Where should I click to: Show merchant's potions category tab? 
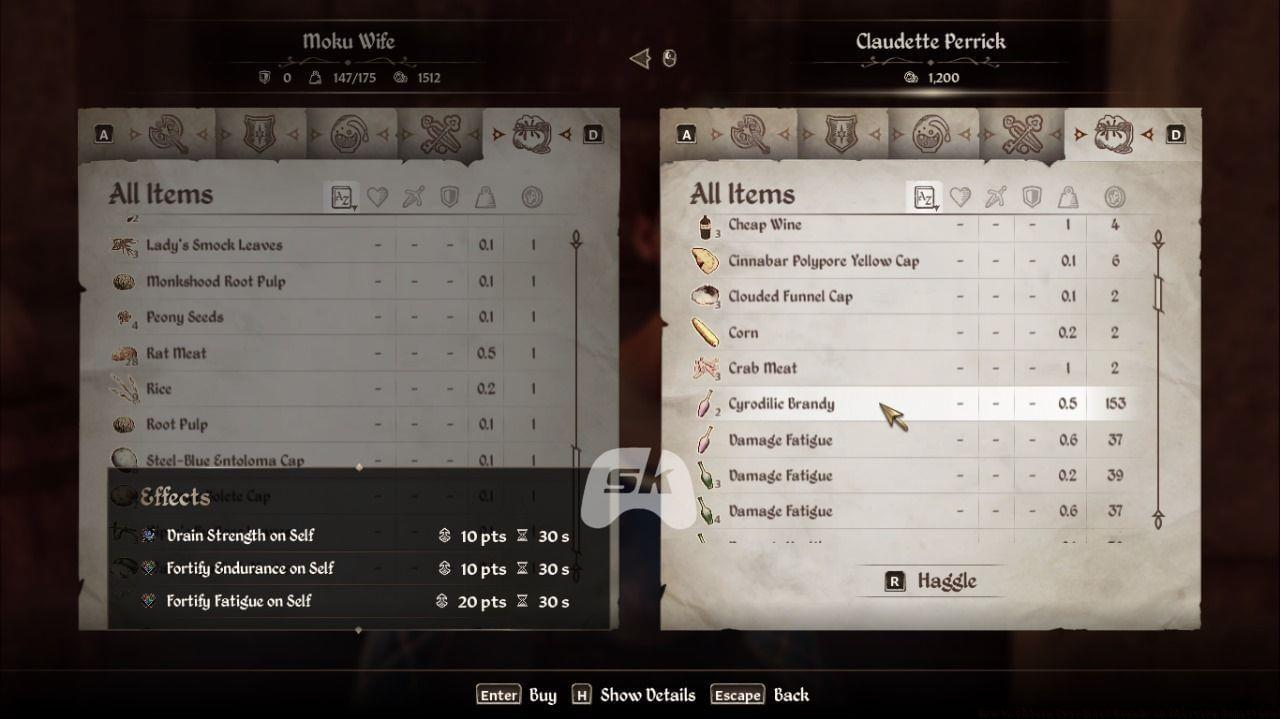(932, 134)
